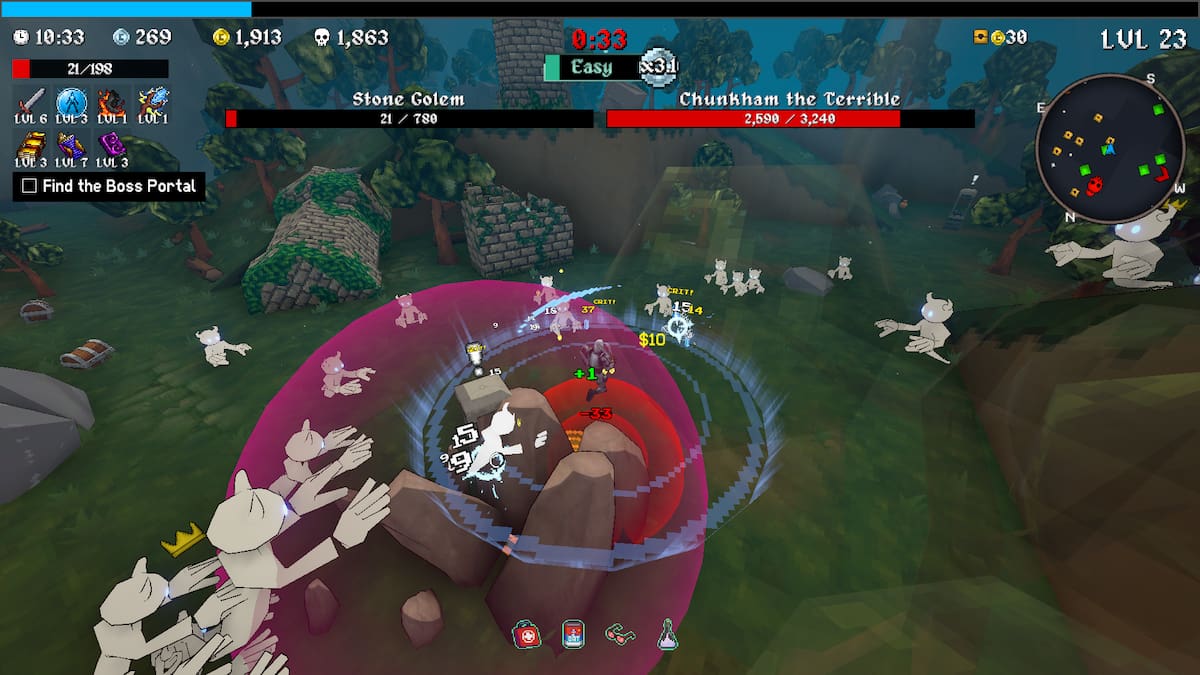1200x675 pixels.
Task: Click the blue aura weapon icon
Action: (71, 102)
